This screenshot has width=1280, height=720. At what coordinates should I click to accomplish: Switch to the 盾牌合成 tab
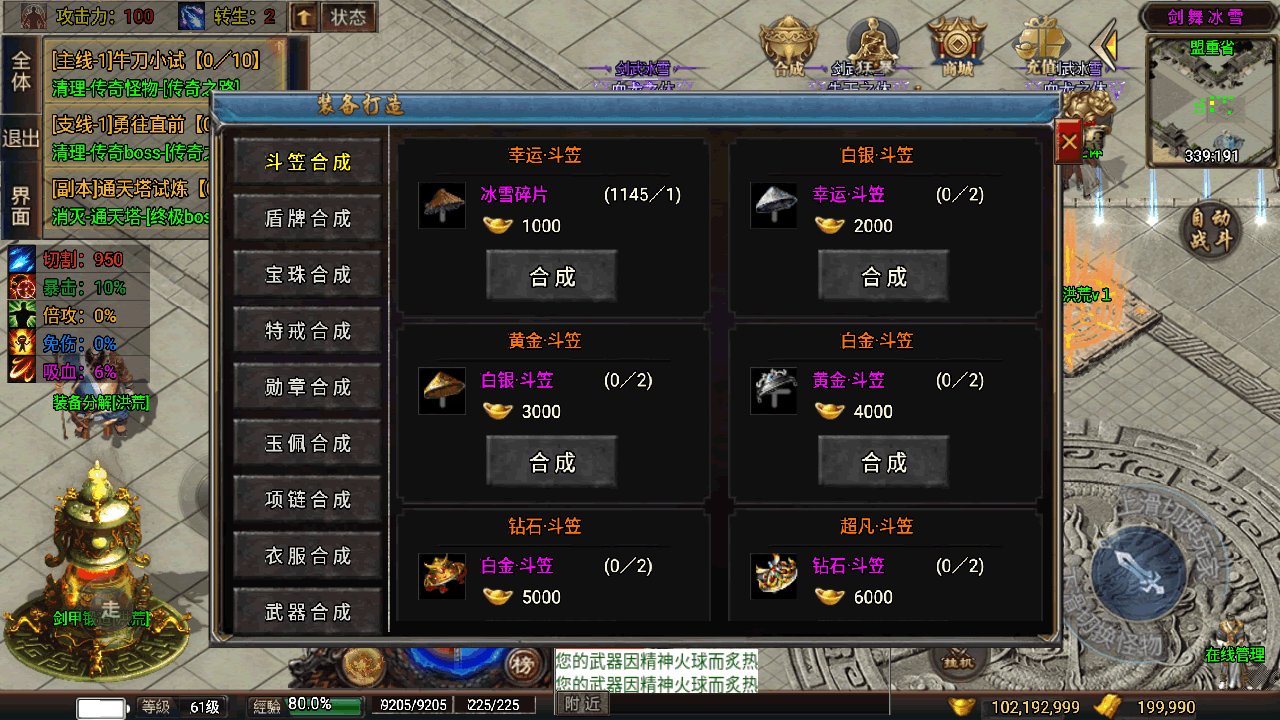308,218
